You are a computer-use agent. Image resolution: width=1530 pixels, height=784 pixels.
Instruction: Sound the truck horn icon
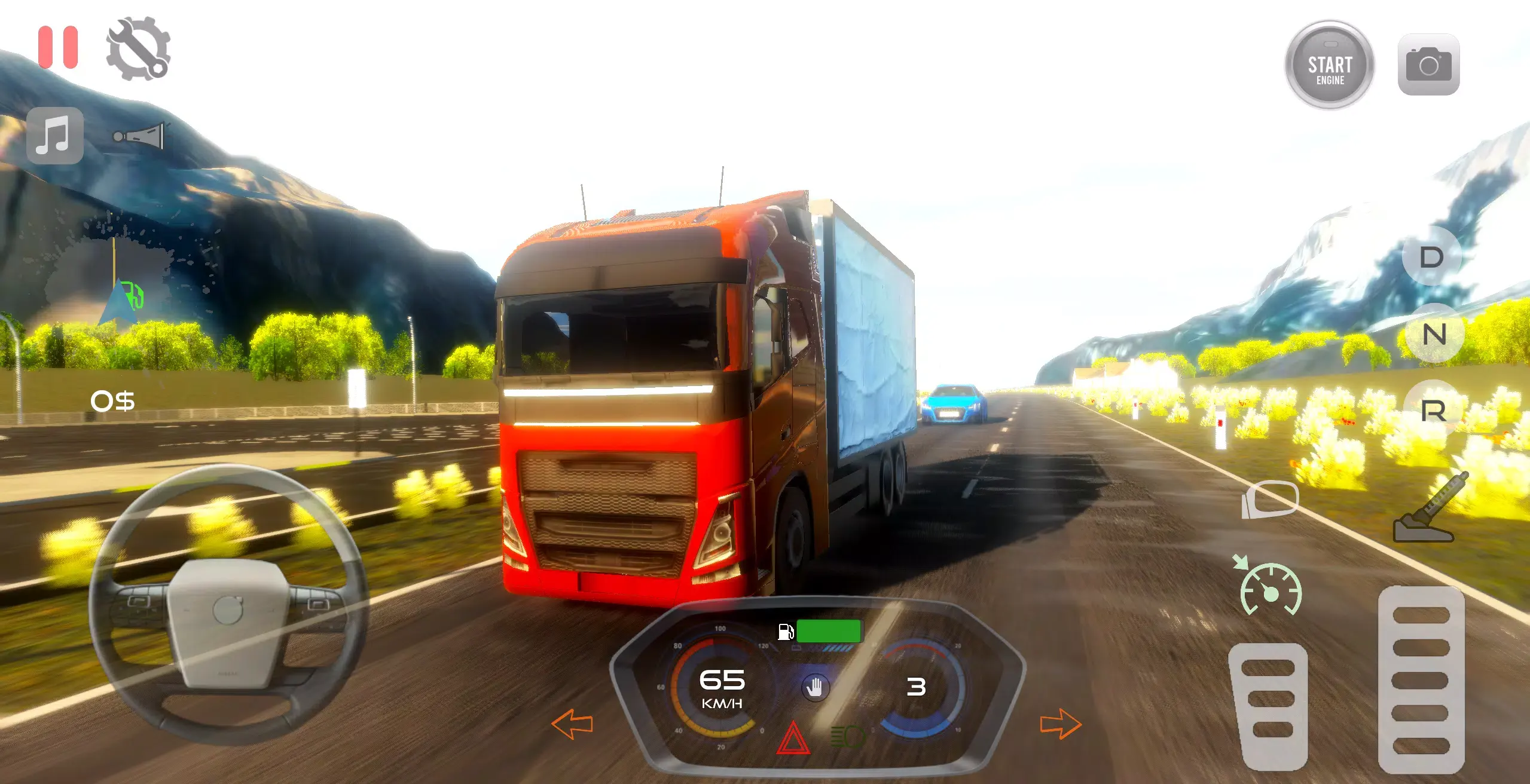coord(138,136)
